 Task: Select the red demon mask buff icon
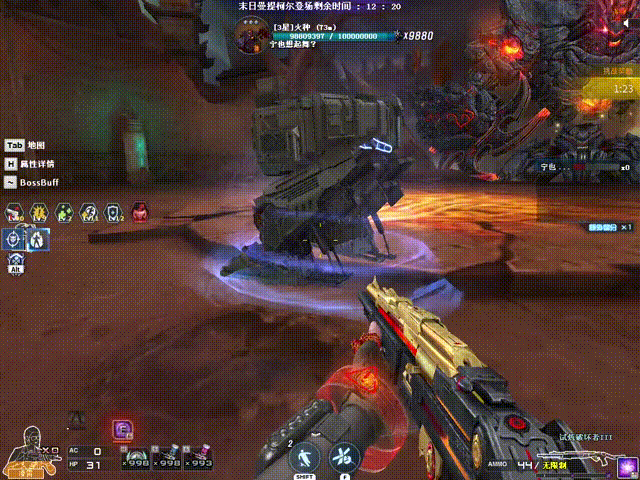(x=140, y=212)
